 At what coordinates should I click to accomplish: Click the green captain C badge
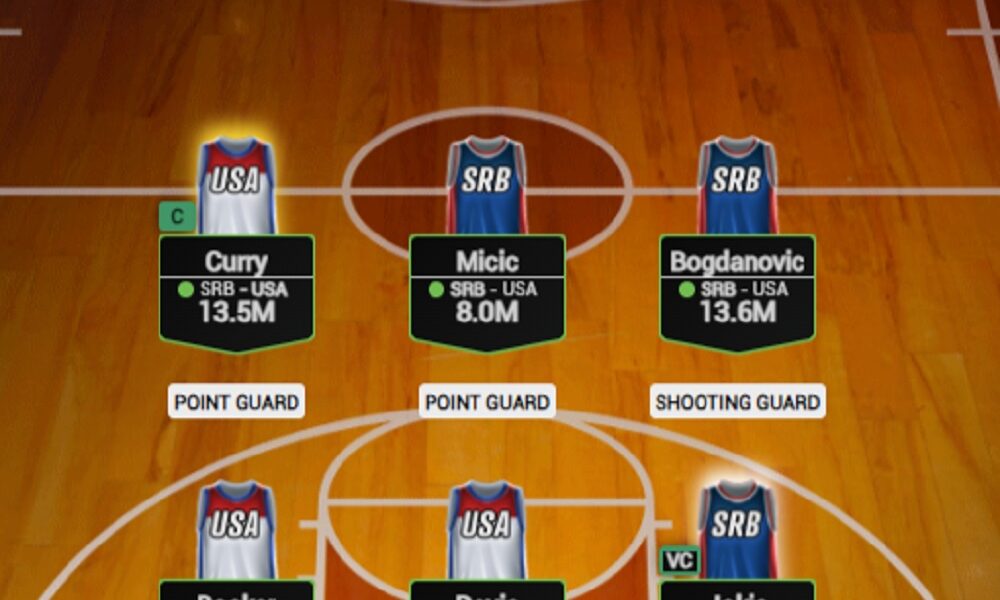[x=177, y=217]
